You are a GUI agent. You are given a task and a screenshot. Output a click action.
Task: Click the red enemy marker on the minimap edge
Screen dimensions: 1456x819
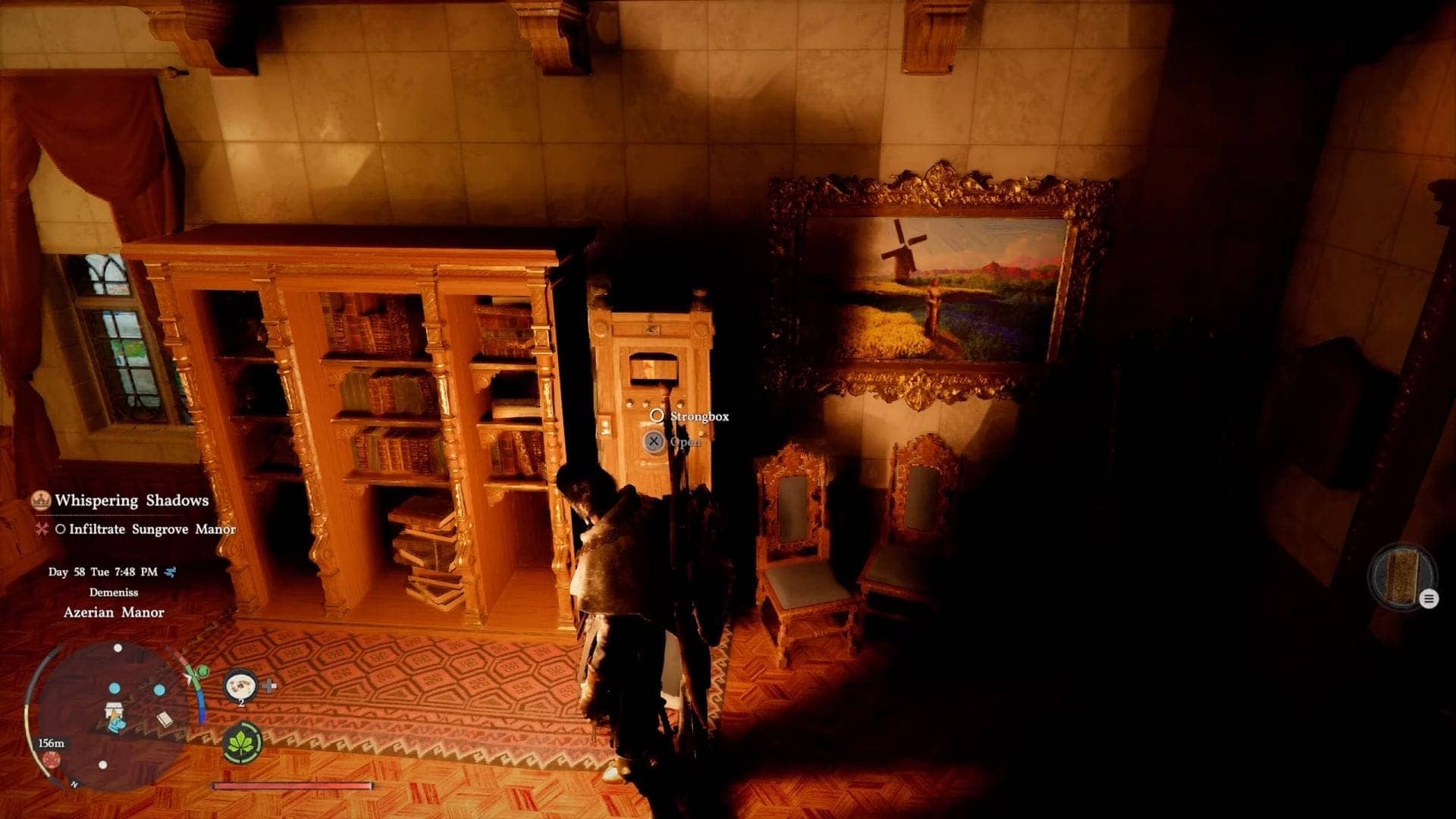(52, 760)
